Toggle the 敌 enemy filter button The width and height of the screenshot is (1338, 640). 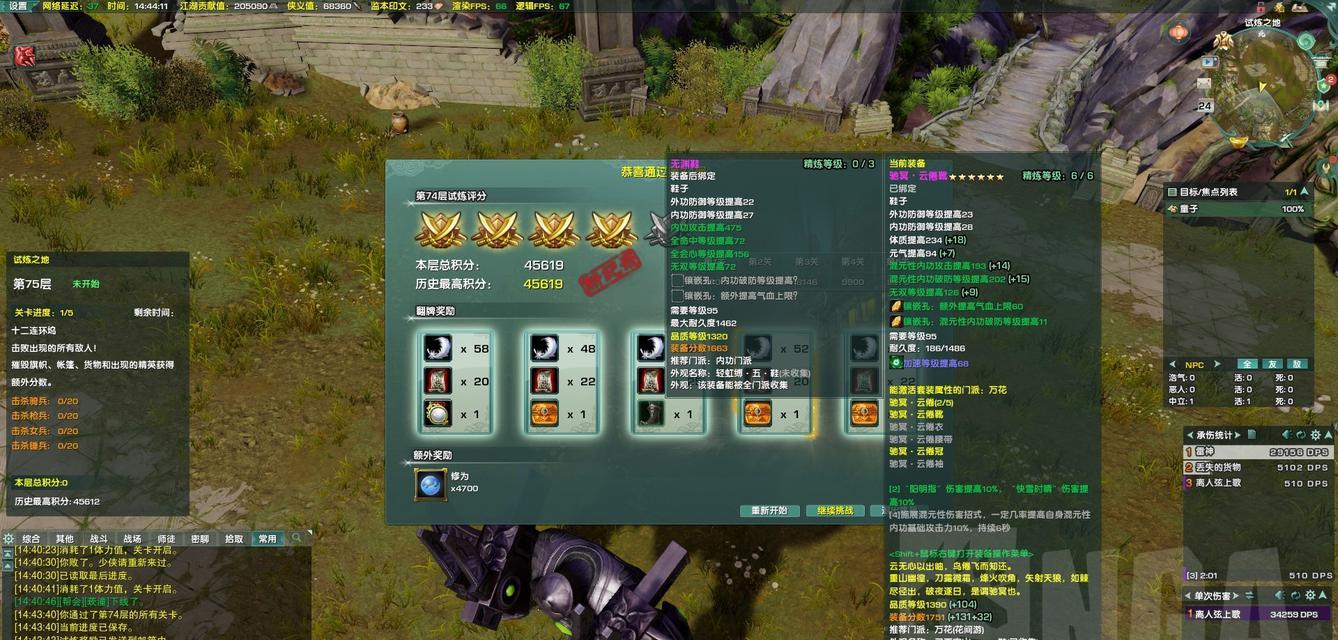click(1297, 364)
